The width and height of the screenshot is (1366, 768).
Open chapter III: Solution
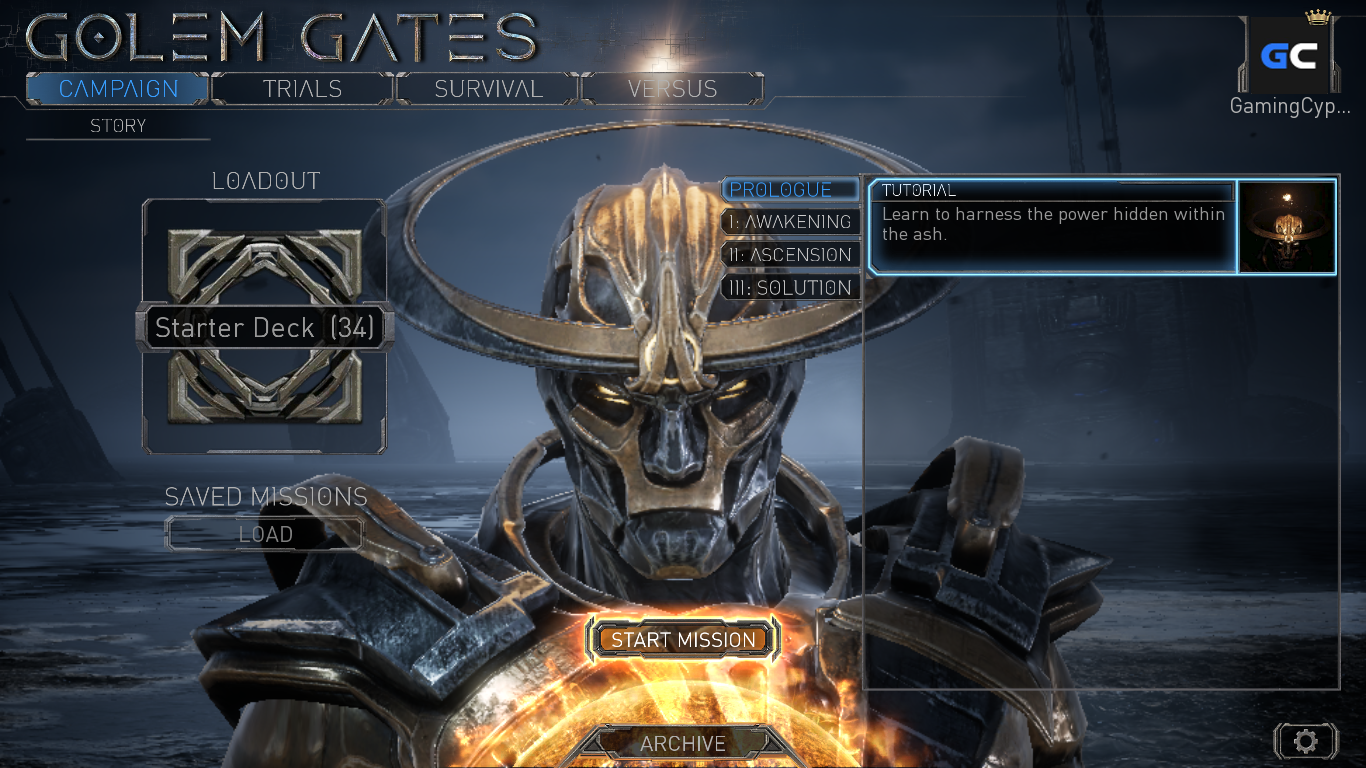pyautogui.click(x=789, y=288)
